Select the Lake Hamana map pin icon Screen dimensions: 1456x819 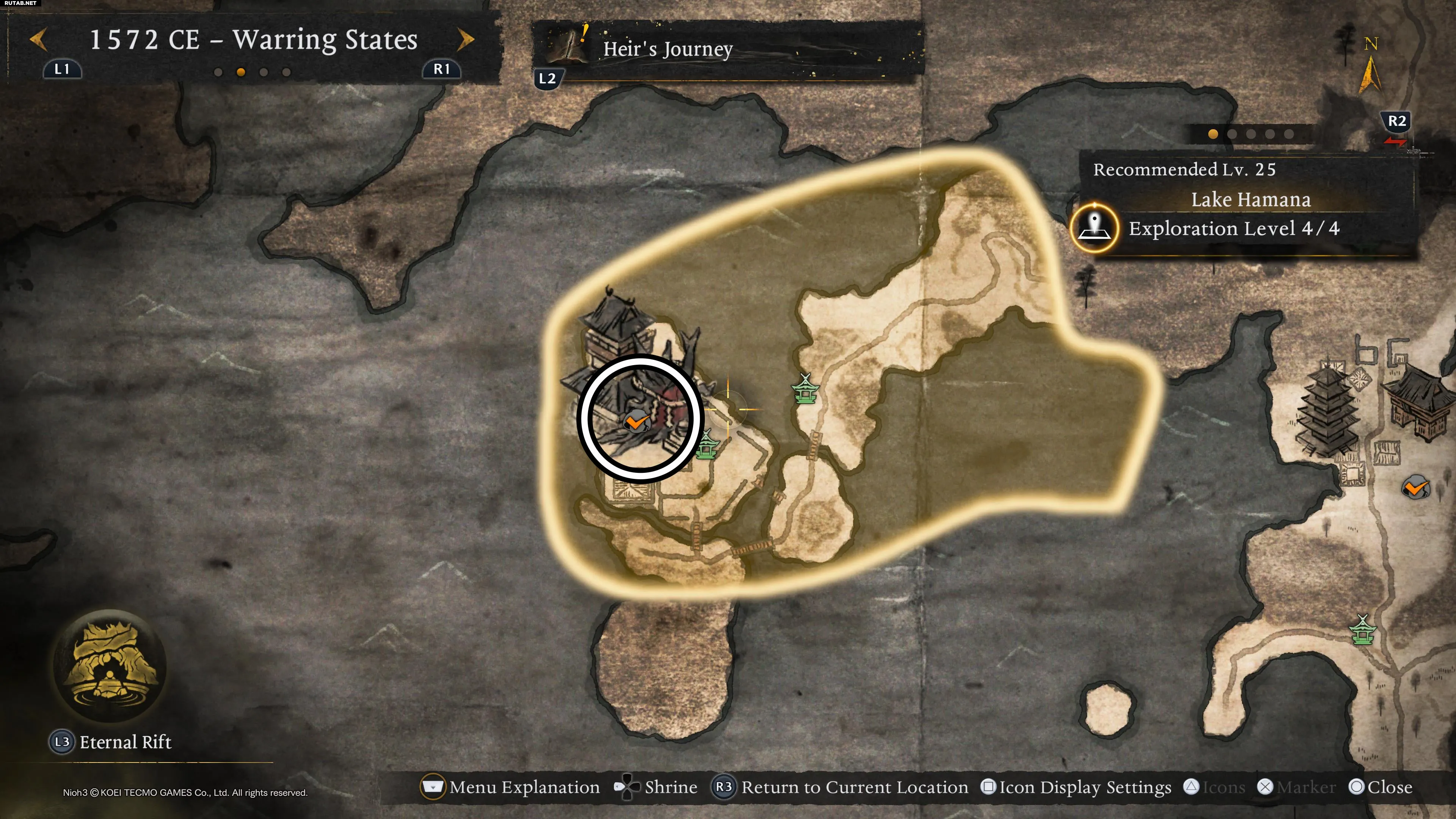click(x=1094, y=228)
